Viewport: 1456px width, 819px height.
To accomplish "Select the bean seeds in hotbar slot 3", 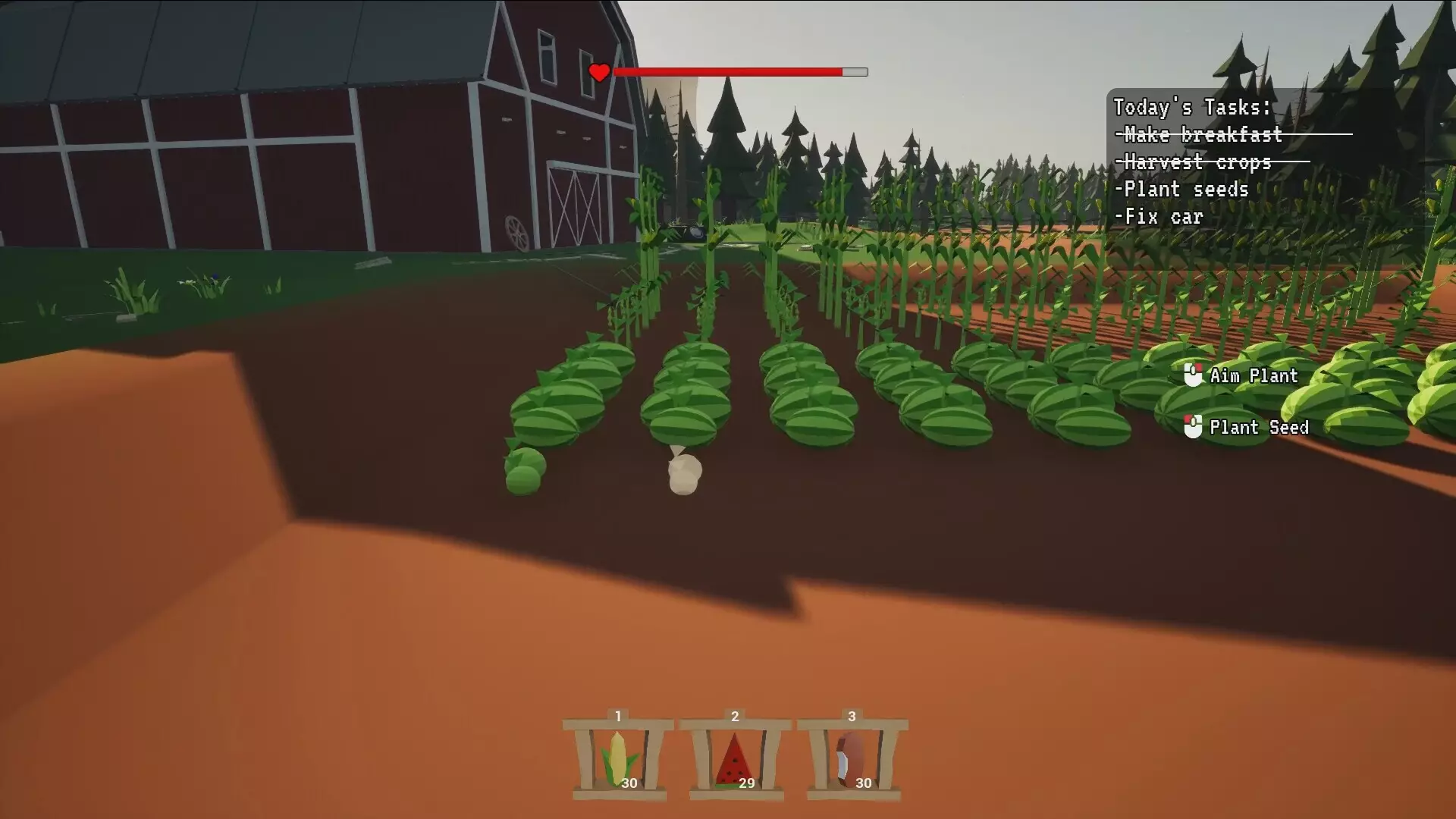I will tap(847, 758).
